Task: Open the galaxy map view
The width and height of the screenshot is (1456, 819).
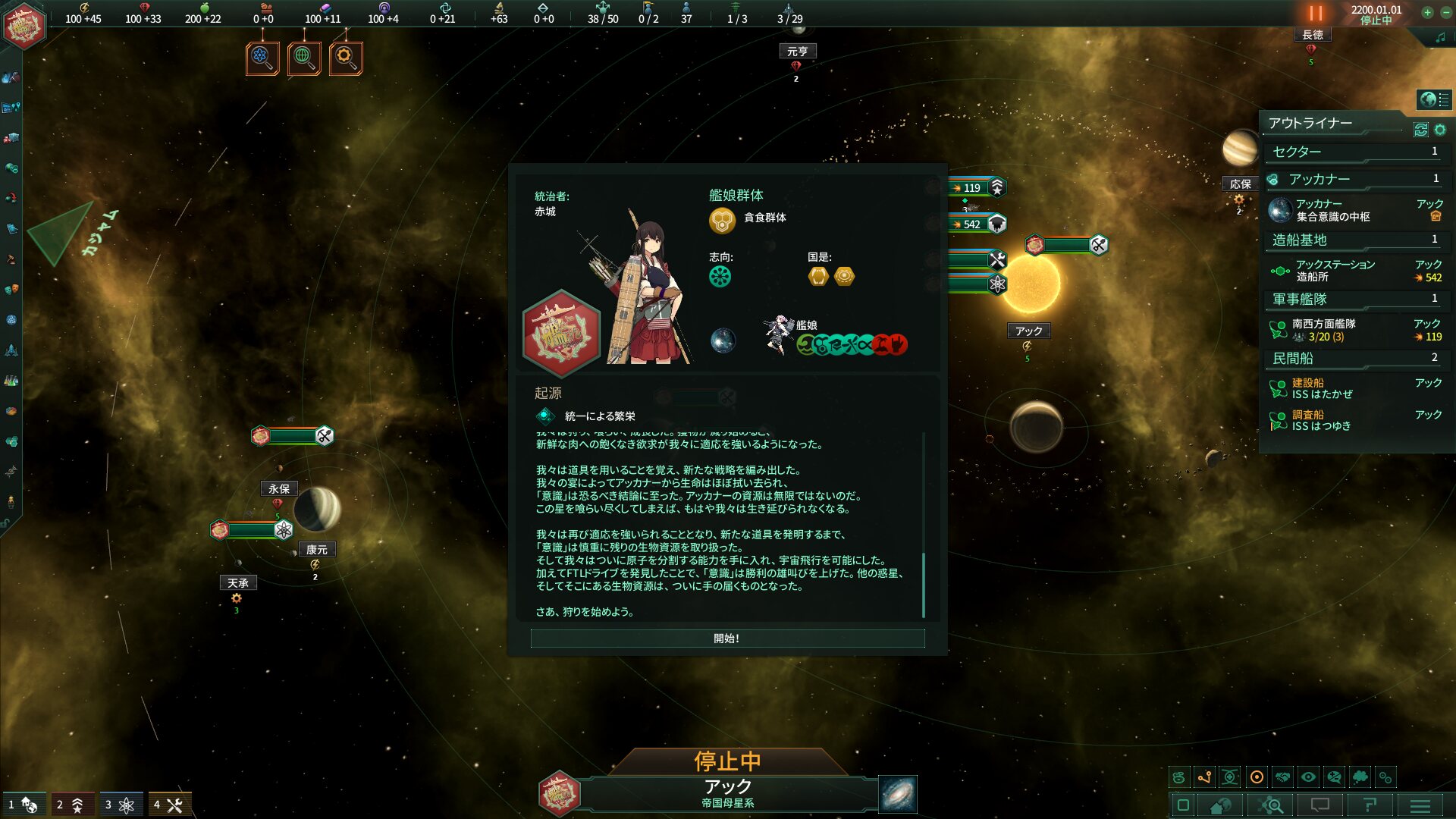Action: tap(897, 794)
